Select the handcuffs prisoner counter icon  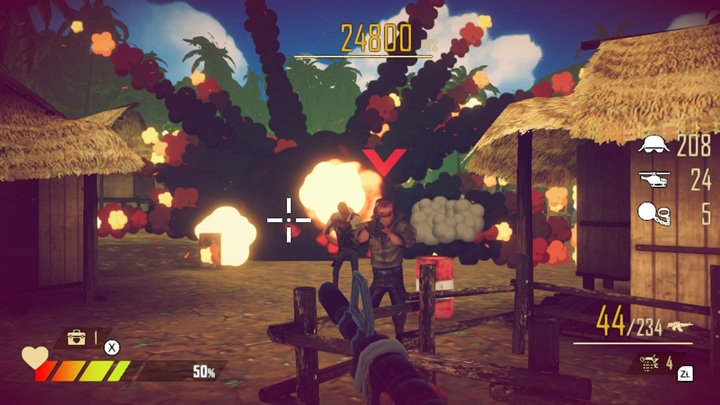click(x=654, y=214)
